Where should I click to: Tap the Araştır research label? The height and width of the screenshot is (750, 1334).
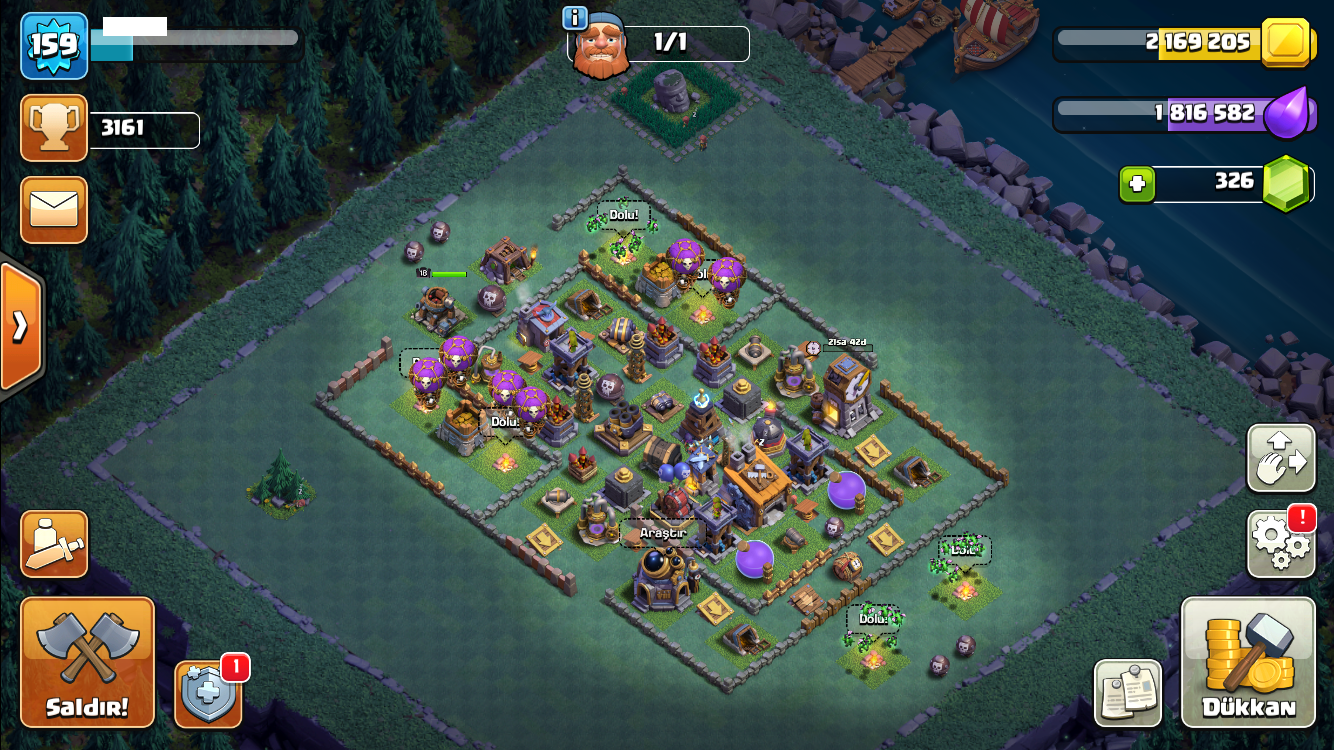pos(662,533)
